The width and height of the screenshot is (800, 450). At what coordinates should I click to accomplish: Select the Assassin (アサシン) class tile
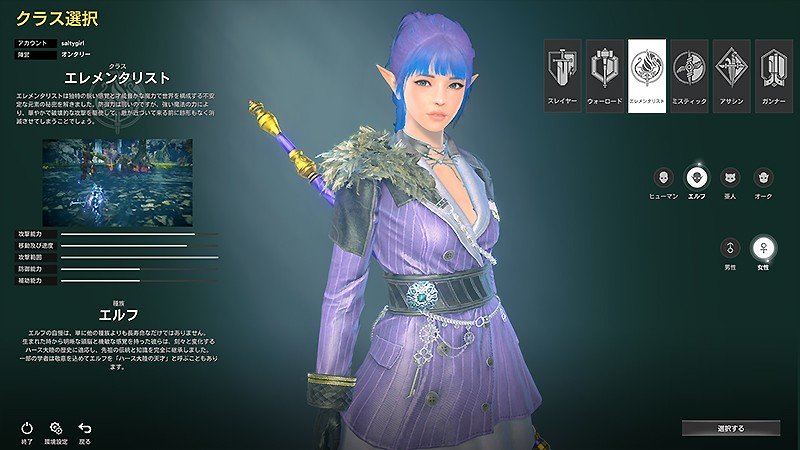[x=732, y=76]
